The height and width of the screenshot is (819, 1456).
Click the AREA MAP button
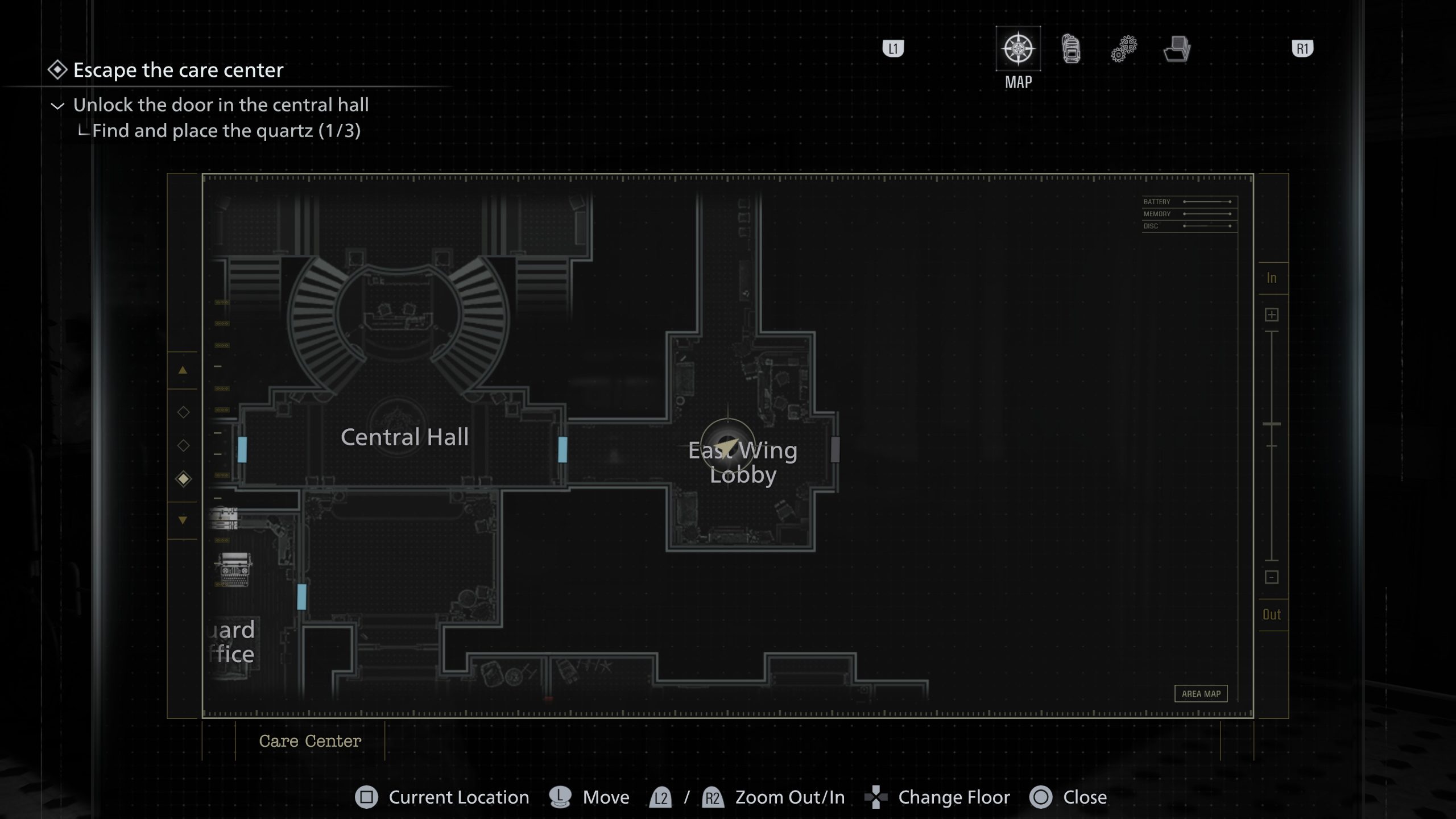tap(1201, 693)
